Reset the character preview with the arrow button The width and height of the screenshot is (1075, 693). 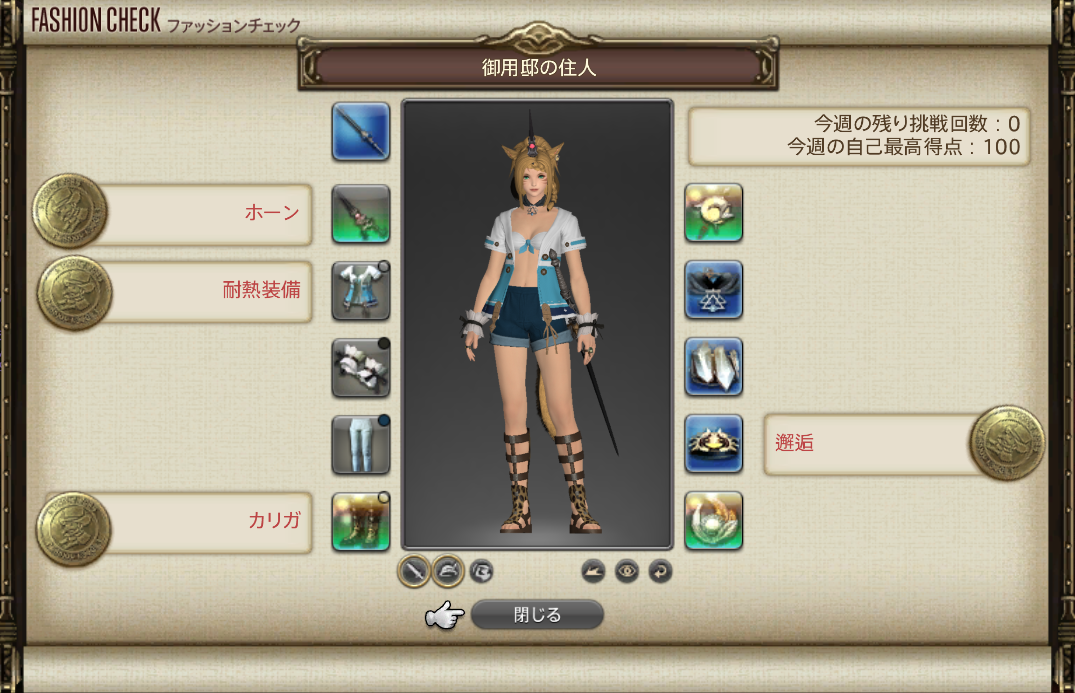click(x=660, y=571)
